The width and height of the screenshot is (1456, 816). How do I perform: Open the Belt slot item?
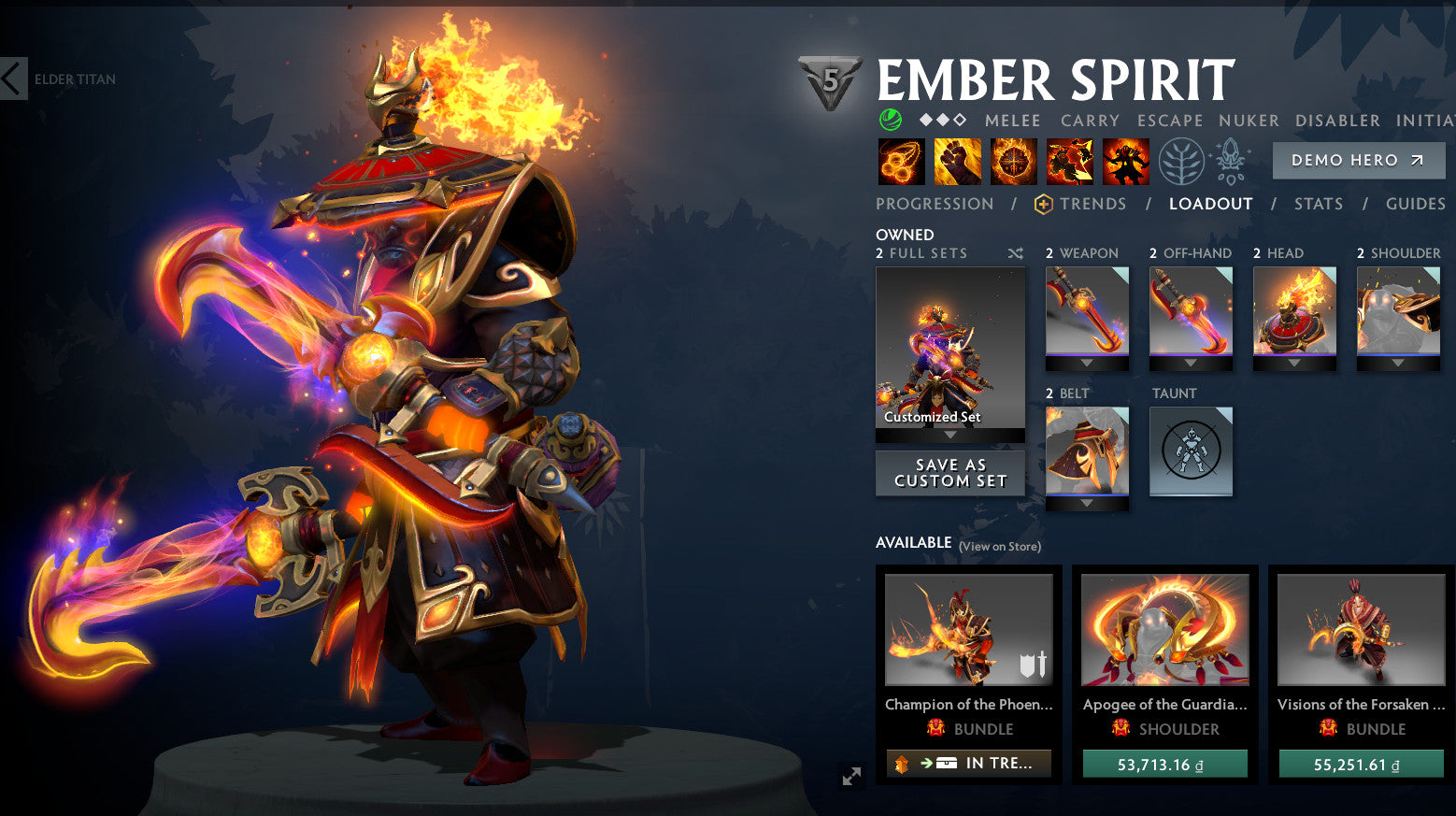(1087, 451)
